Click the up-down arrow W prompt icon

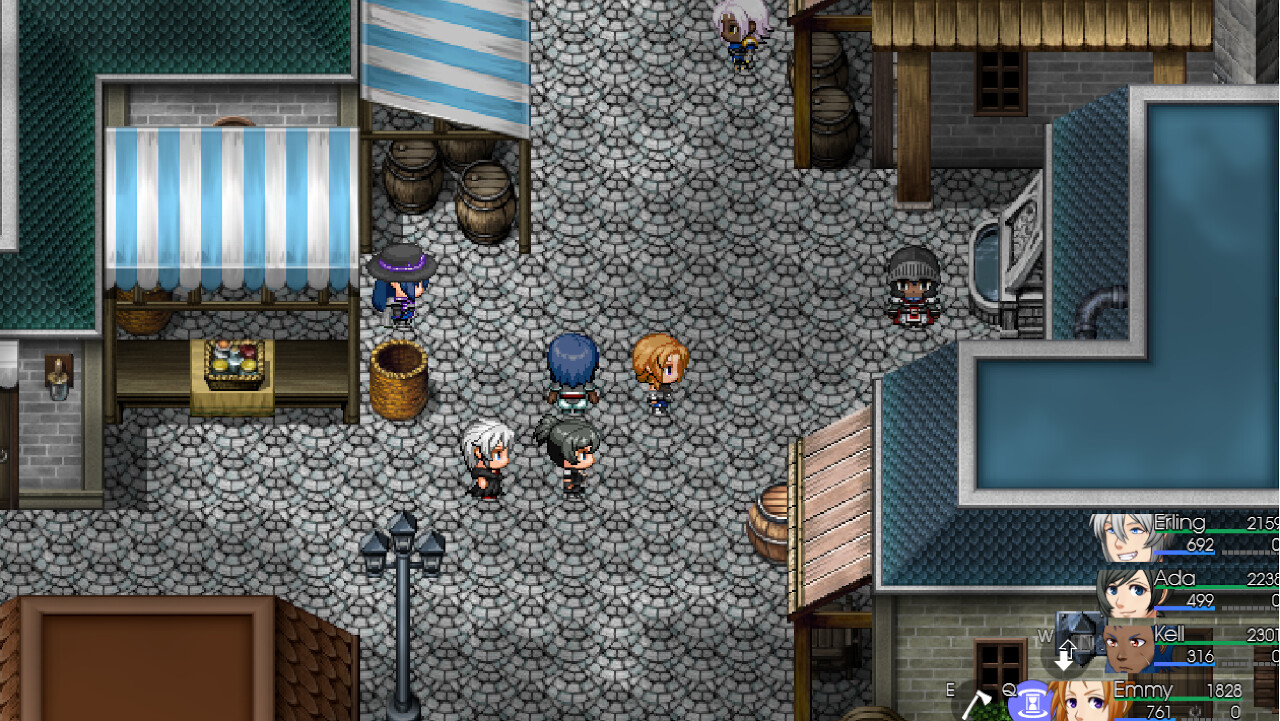tap(1068, 655)
